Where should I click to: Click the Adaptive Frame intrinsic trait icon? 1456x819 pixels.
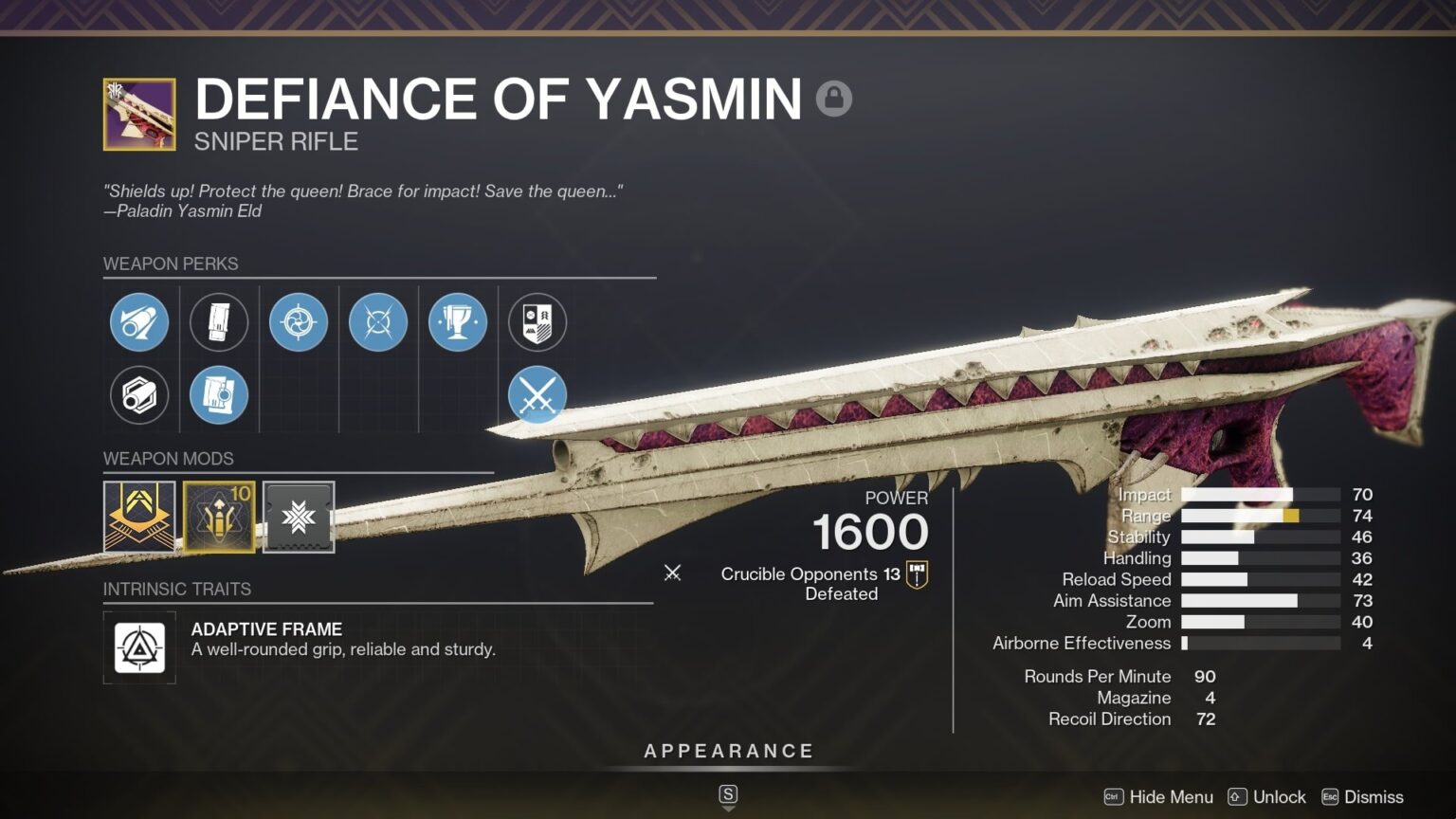139,648
